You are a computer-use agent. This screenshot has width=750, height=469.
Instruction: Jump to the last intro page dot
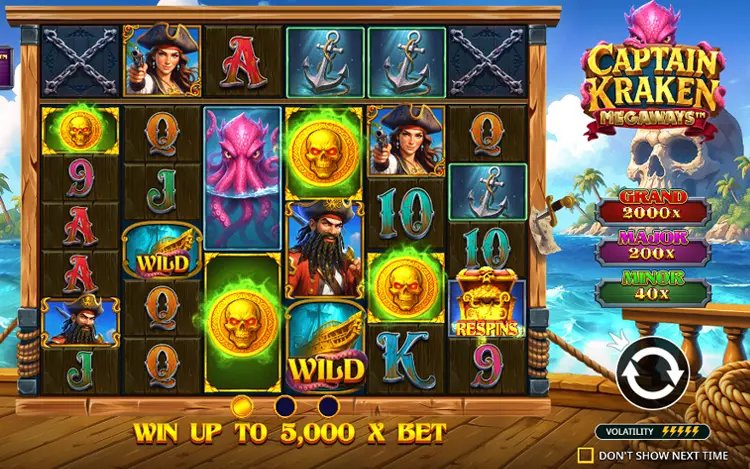(x=327, y=406)
